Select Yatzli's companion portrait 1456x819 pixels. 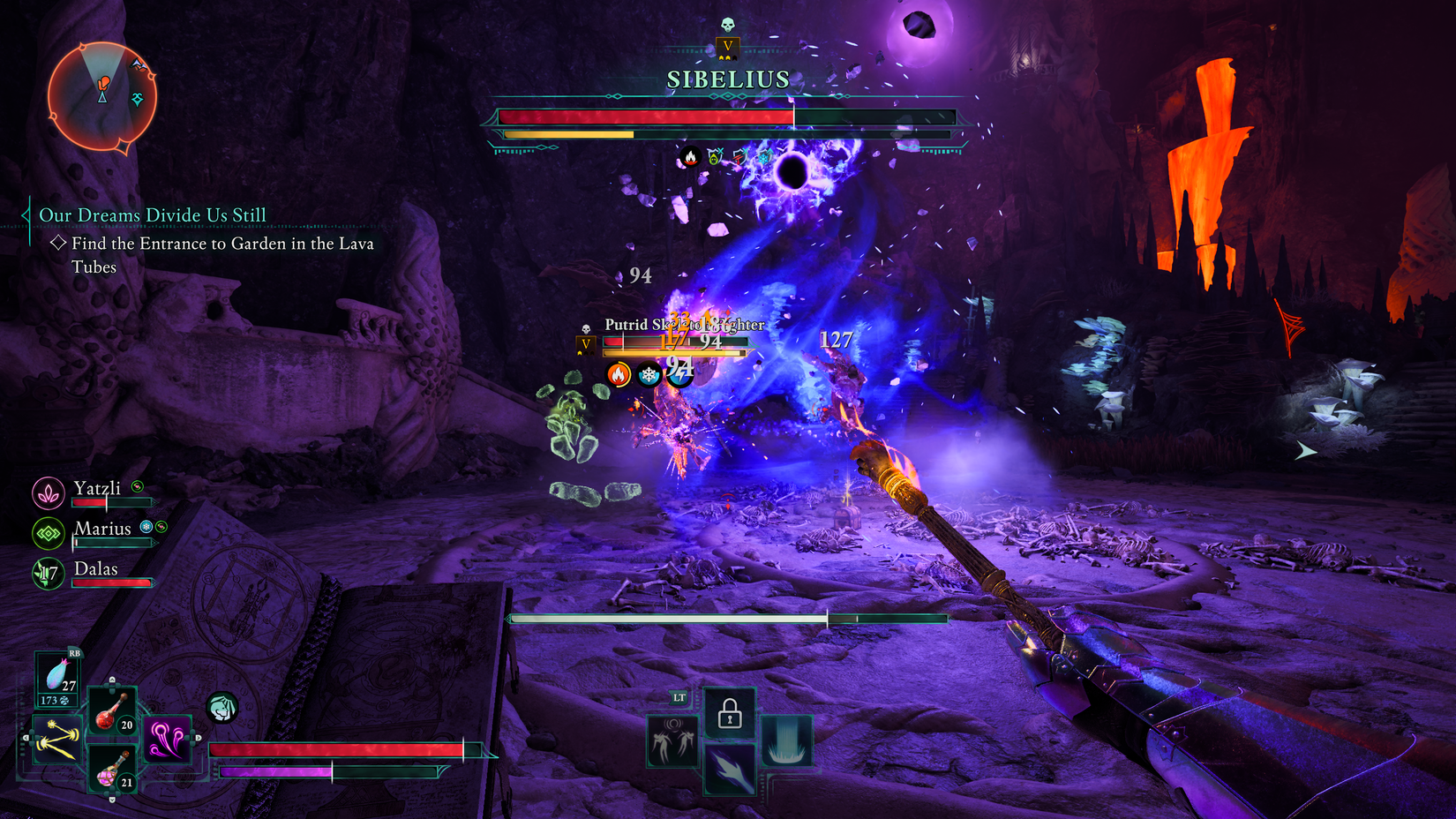(49, 492)
